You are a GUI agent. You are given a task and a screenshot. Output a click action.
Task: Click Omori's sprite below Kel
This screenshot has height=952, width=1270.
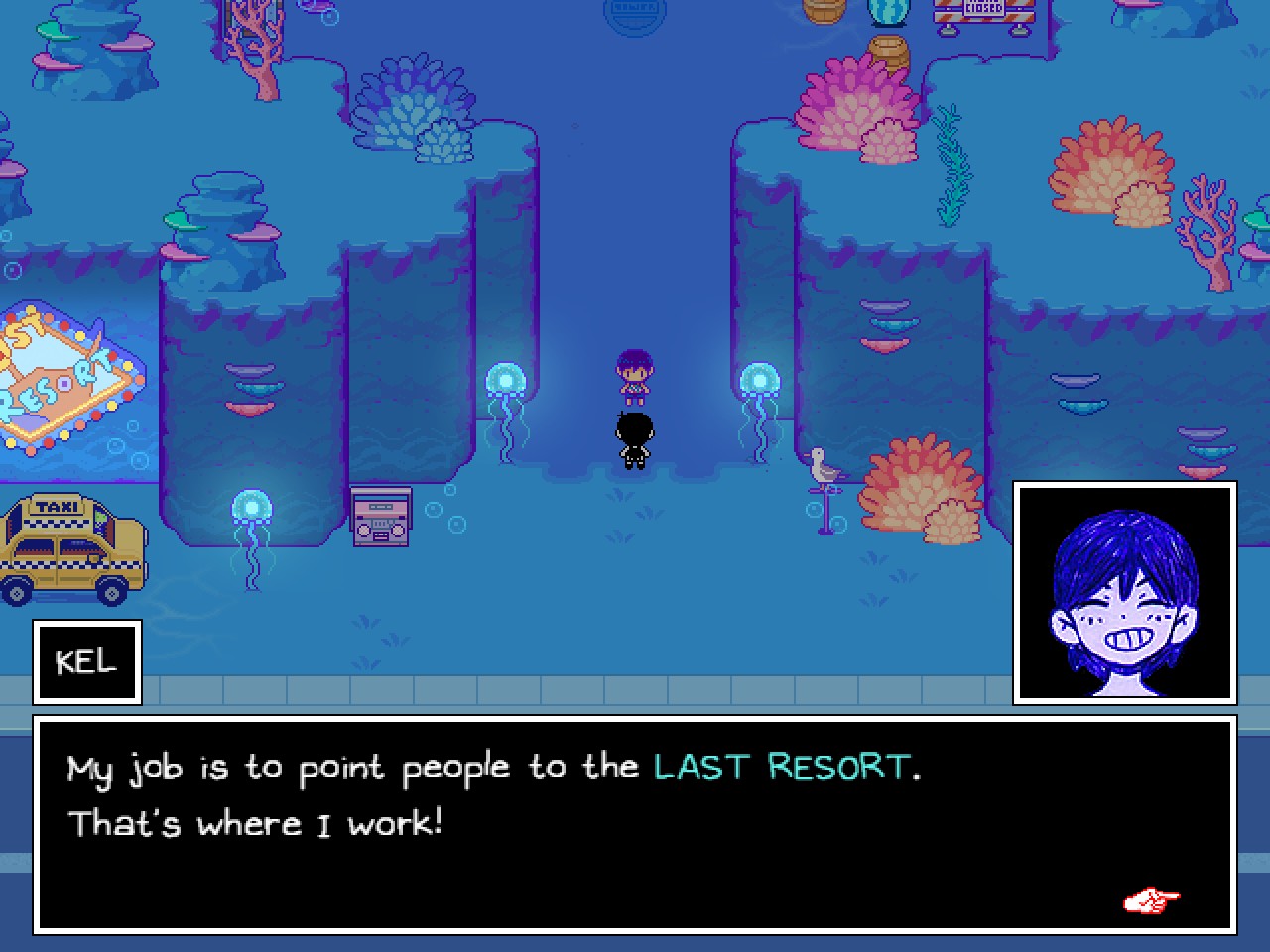[635, 439]
